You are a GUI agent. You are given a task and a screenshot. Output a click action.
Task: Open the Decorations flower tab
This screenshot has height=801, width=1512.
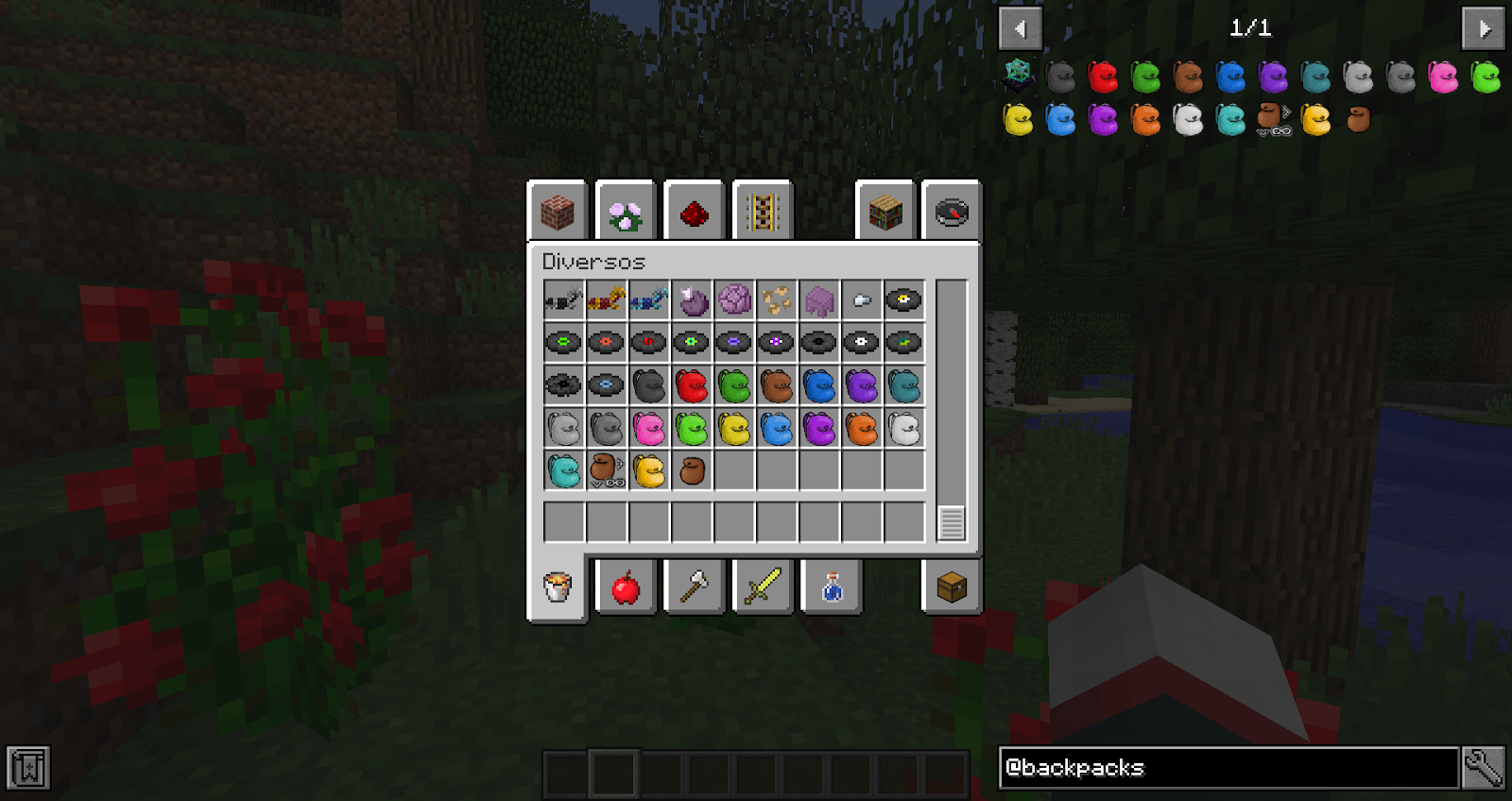pos(627,212)
